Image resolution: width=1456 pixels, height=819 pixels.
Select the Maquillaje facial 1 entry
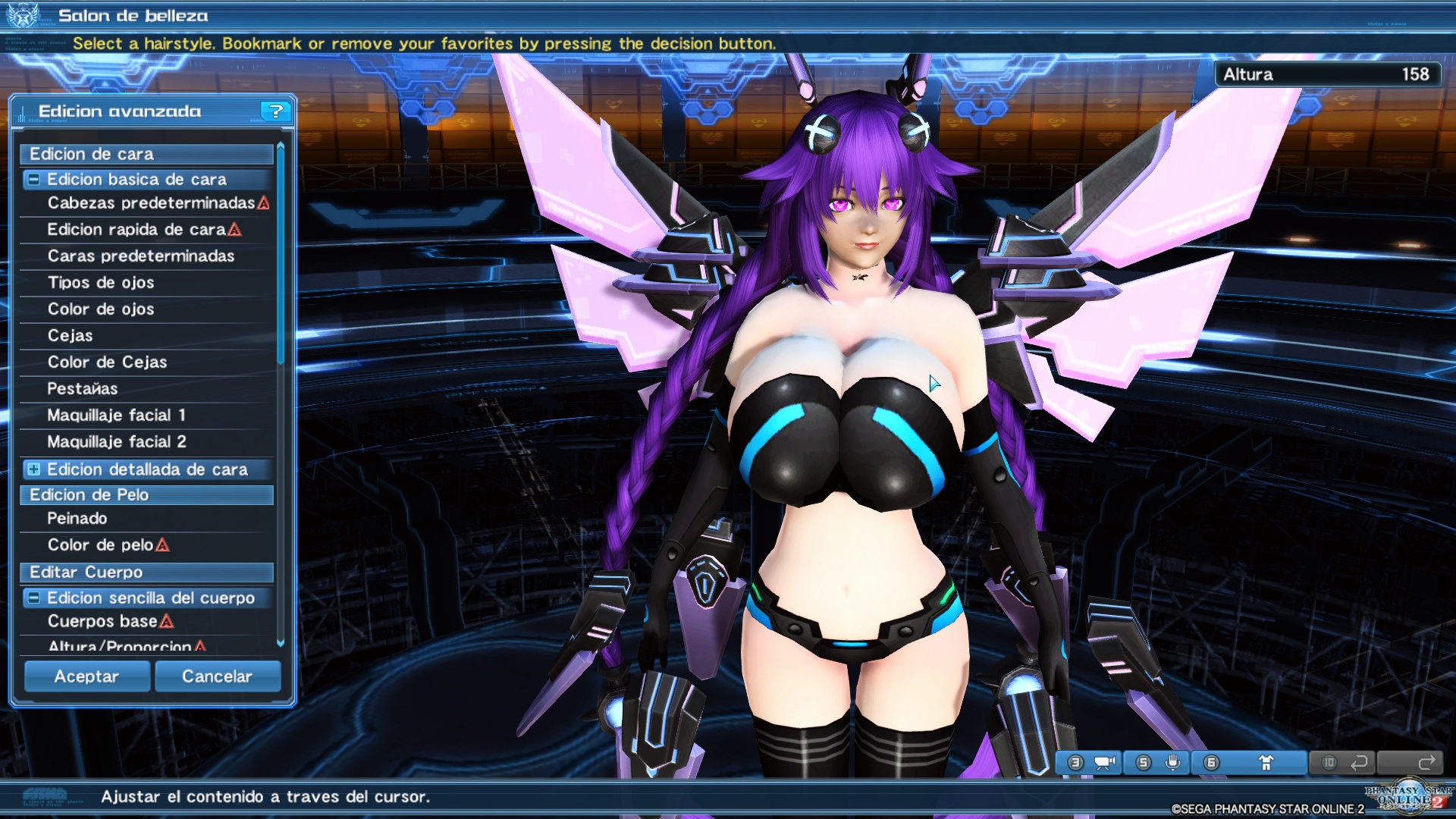(x=118, y=415)
